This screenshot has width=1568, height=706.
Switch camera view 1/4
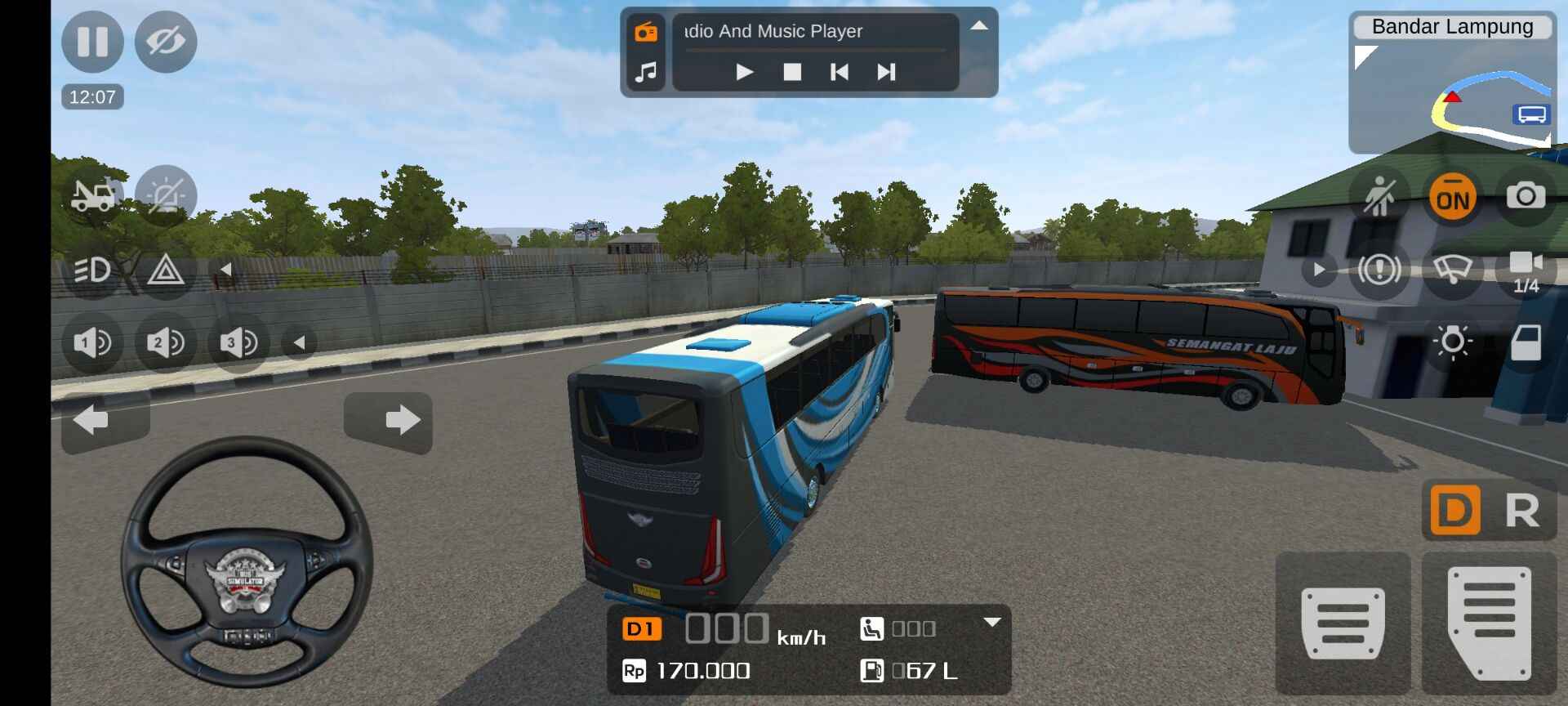[x=1526, y=271]
